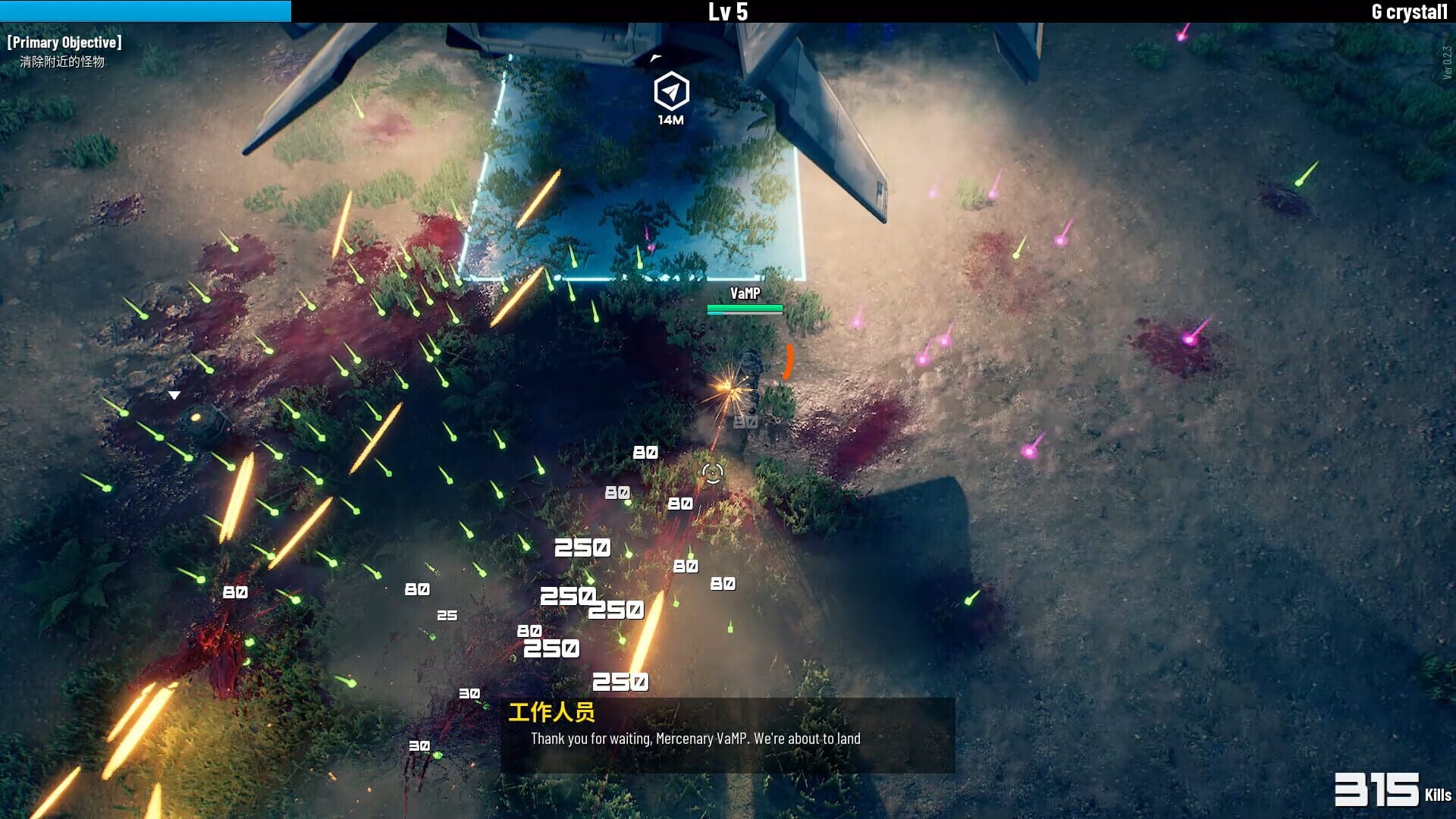Select the targeting crosshair reticle near the player
This screenshot has height=819, width=1456.
click(711, 474)
